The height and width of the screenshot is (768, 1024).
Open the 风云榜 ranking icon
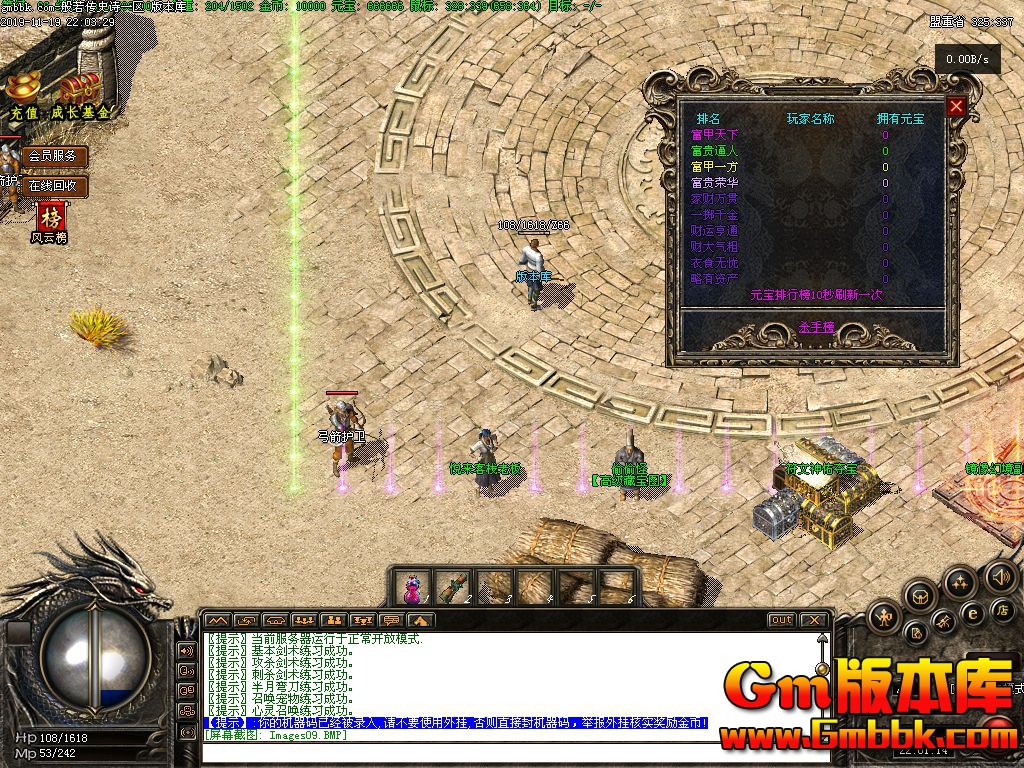(50, 217)
